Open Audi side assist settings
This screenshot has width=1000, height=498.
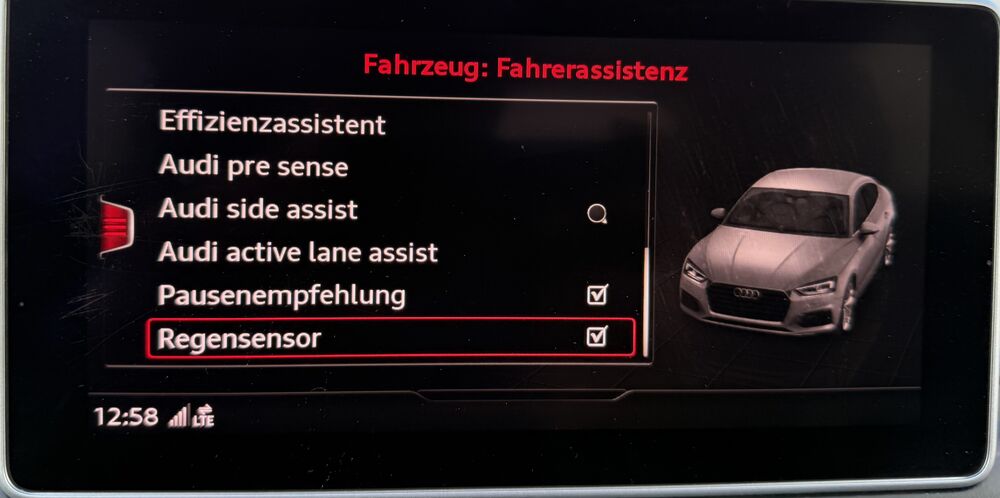pyautogui.click(x=258, y=210)
